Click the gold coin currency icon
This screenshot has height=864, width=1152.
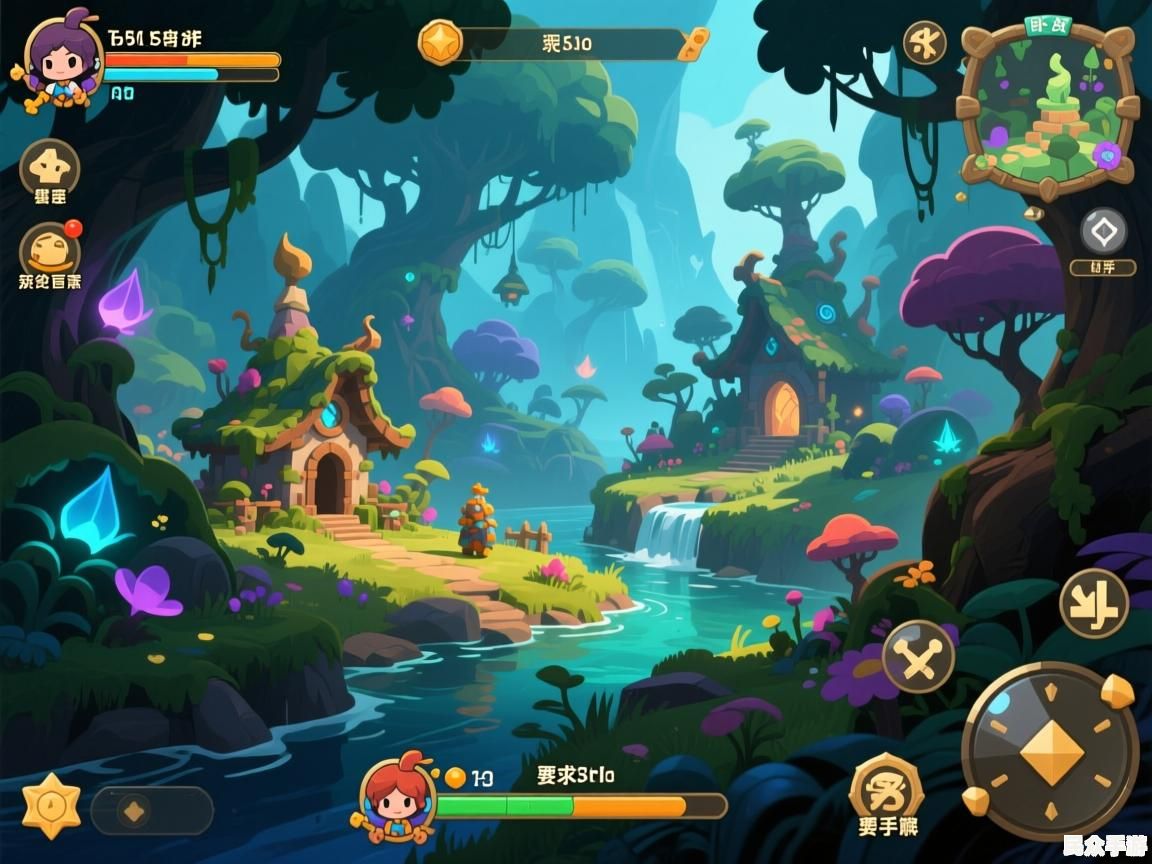click(x=441, y=43)
